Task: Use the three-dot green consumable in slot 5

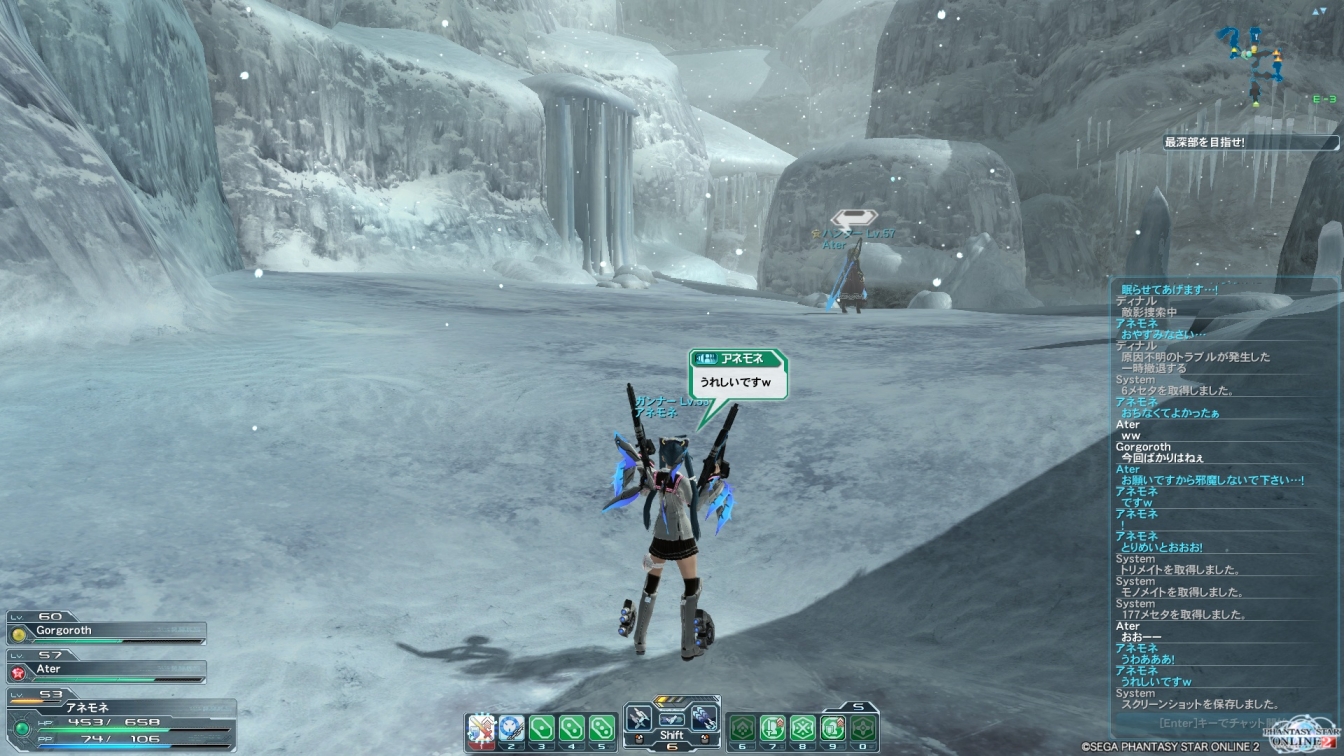Action: (602, 727)
